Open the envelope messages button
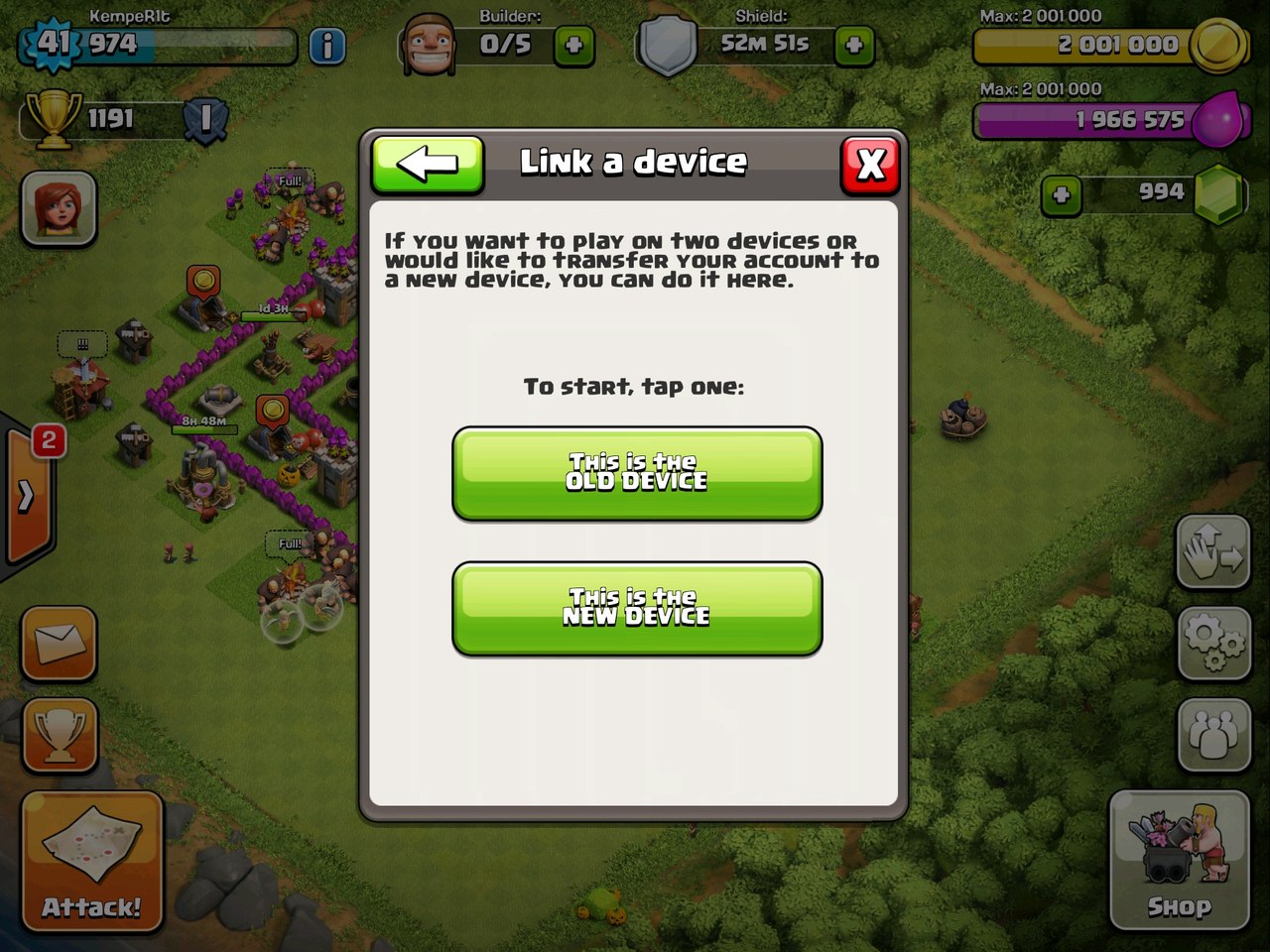 [x=60, y=644]
